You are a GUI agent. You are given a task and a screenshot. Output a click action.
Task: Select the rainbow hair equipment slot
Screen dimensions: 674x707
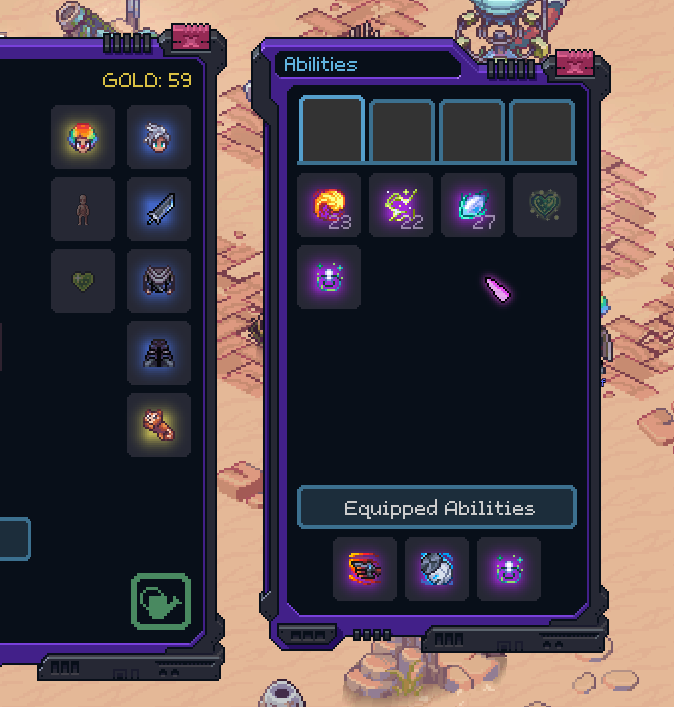[83, 137]
